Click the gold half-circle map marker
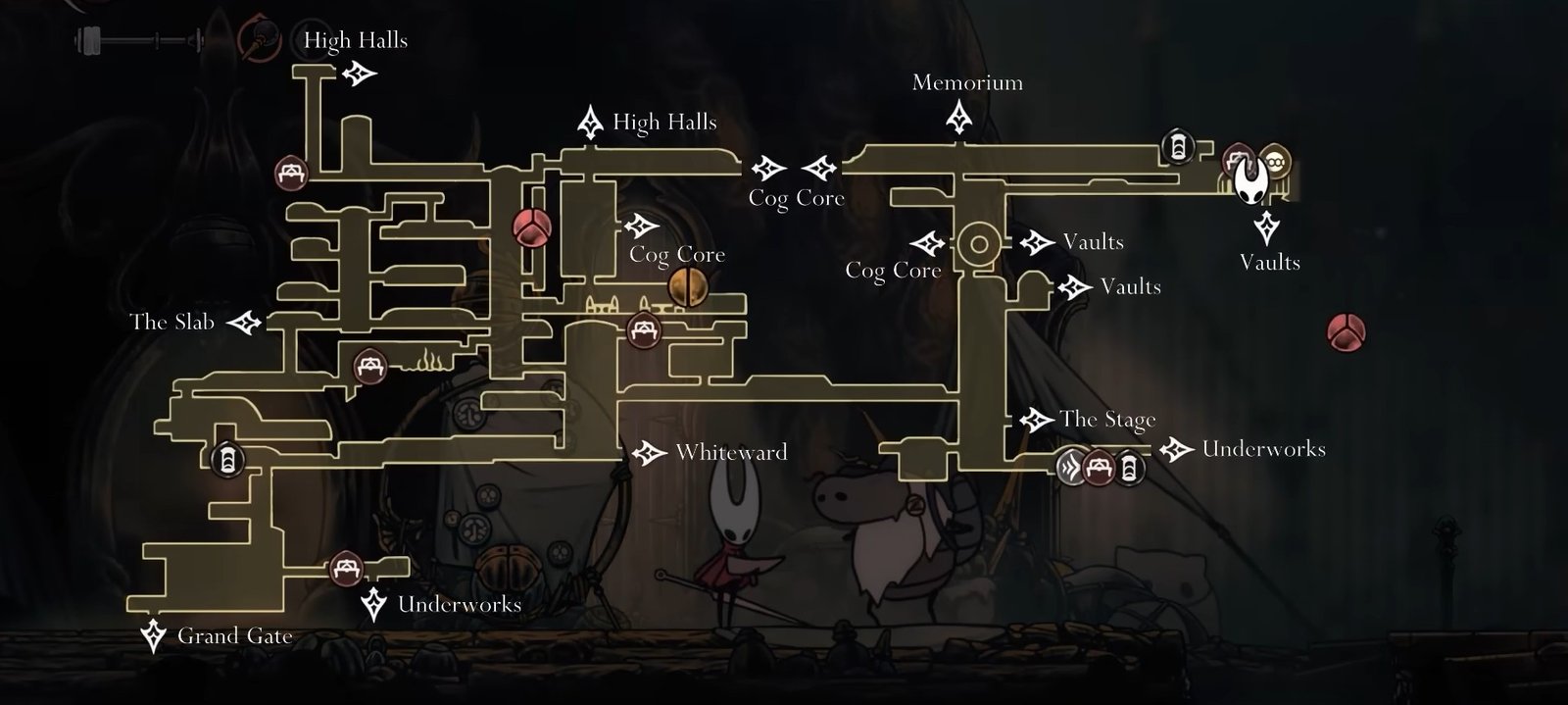 coord(687,287)
